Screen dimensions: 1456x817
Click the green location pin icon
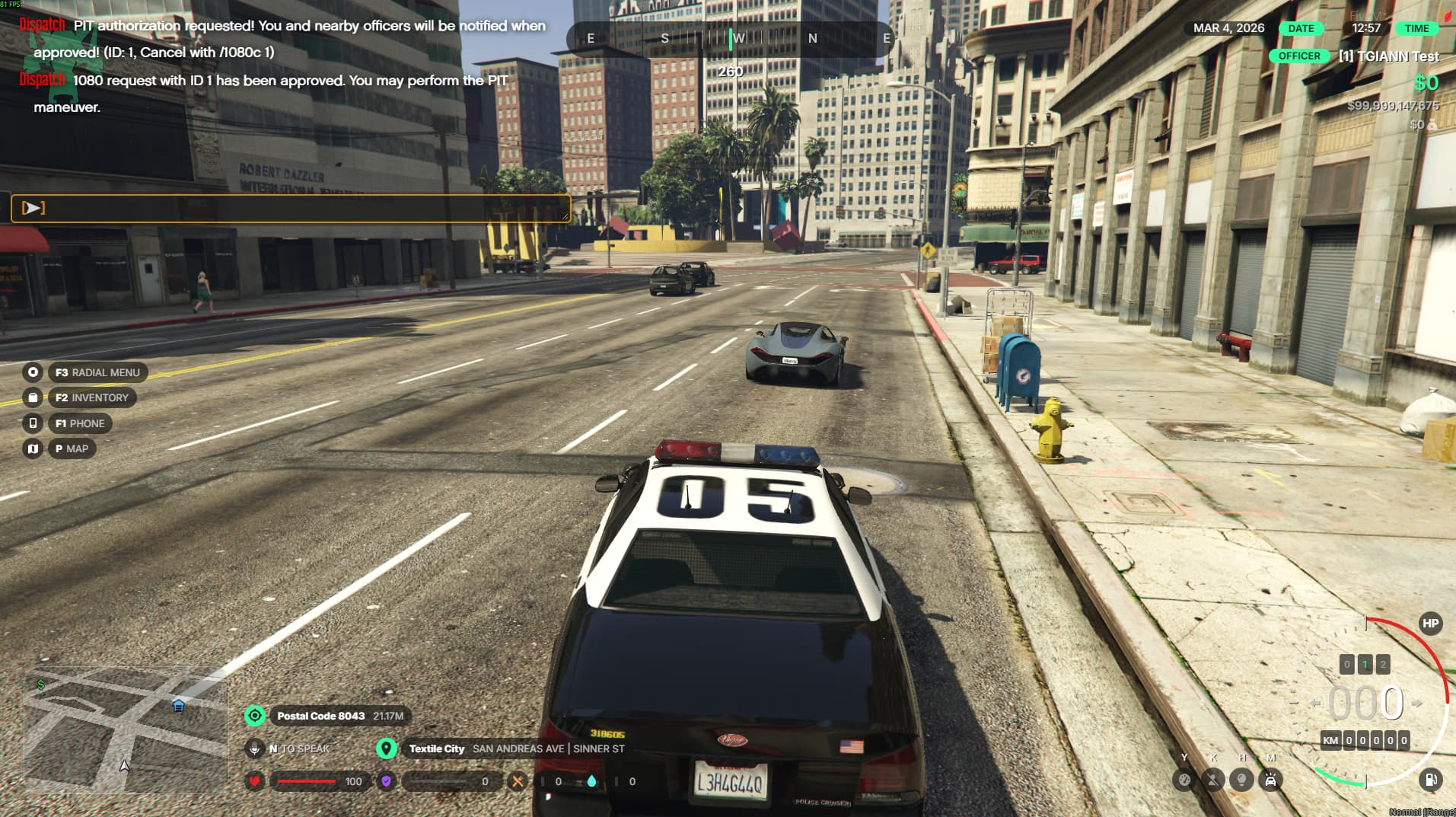[387, 748]
